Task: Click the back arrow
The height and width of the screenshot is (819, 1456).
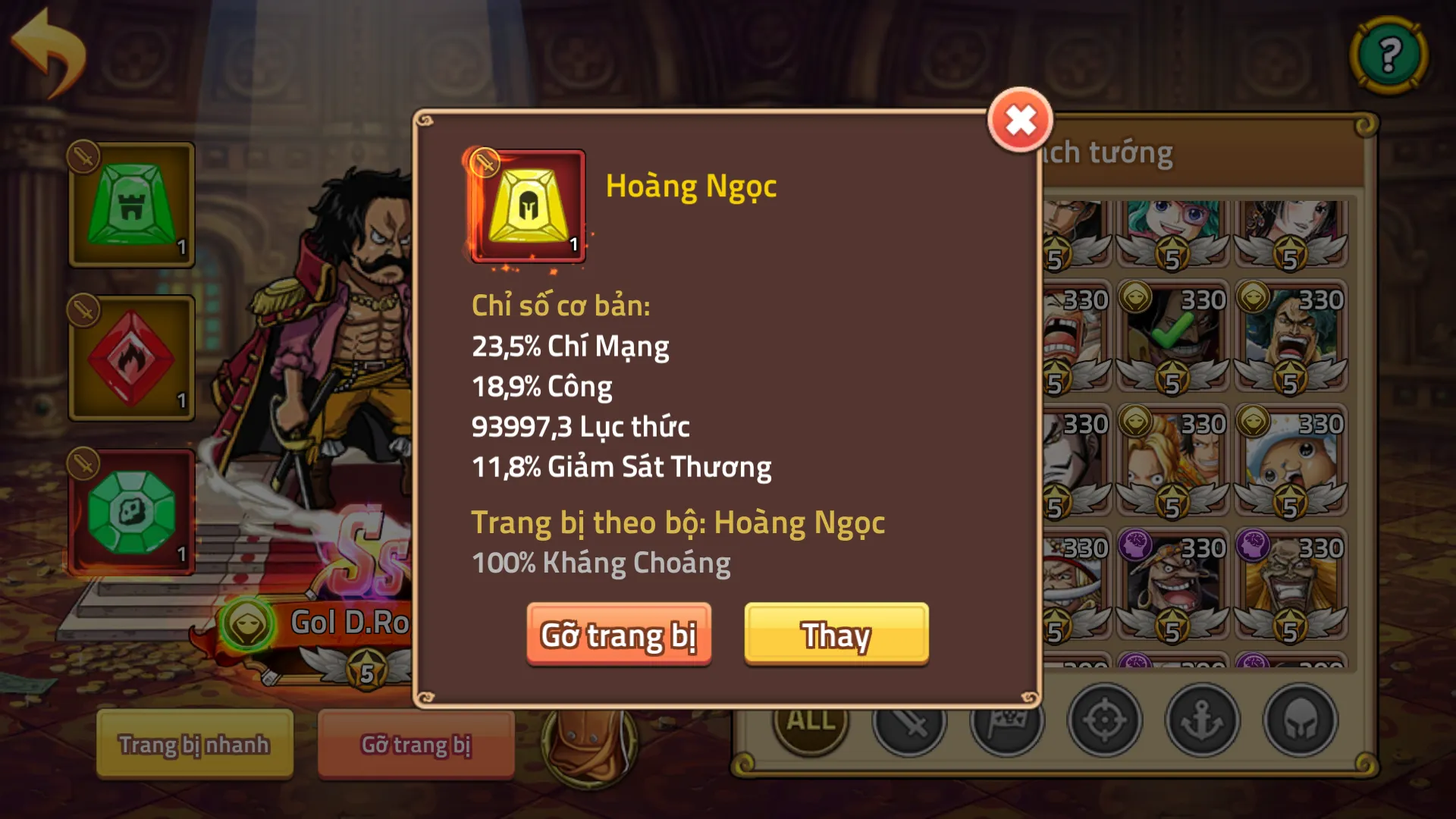Action: coord(47,45)
